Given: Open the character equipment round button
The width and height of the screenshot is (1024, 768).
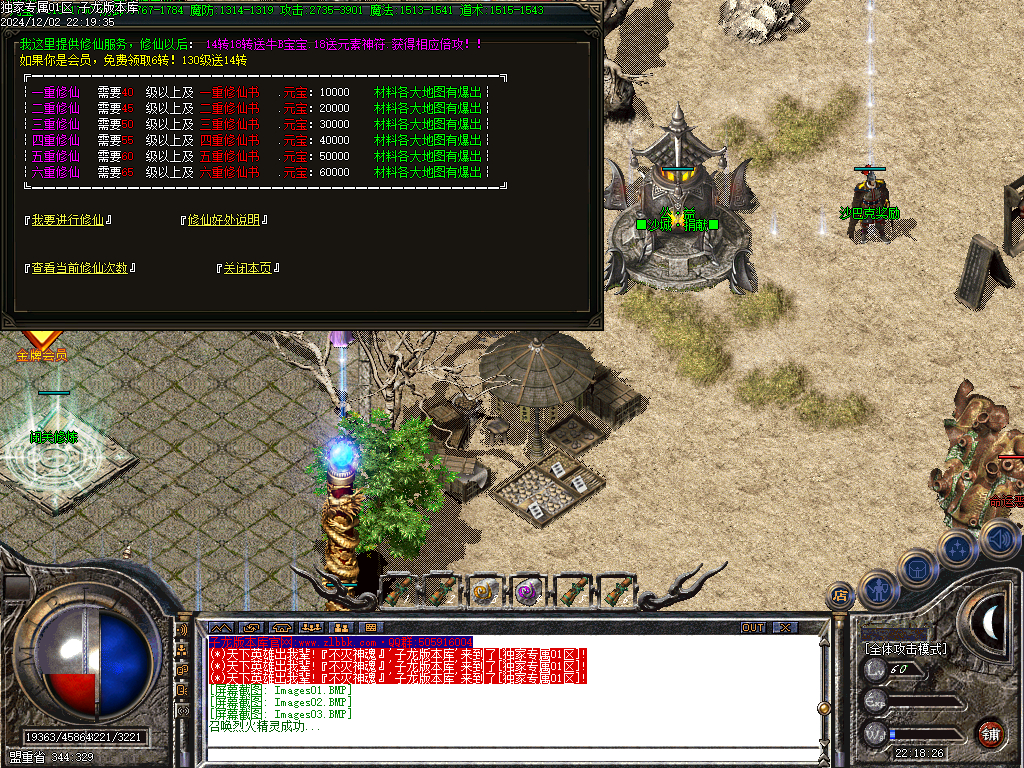Looking at the screenshot, I should [x=877, y=589].
